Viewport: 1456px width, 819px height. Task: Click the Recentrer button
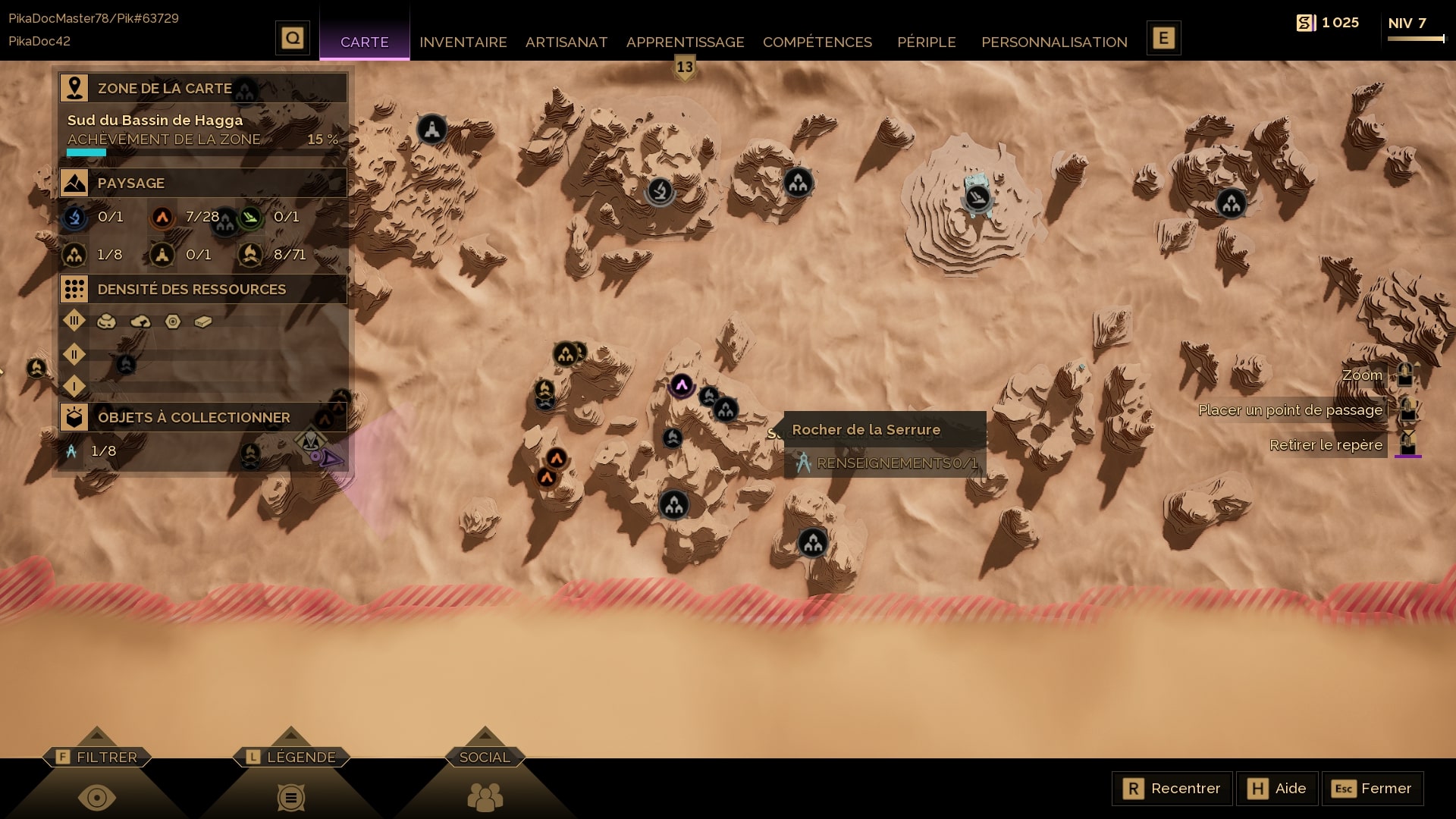point(1172,789)
